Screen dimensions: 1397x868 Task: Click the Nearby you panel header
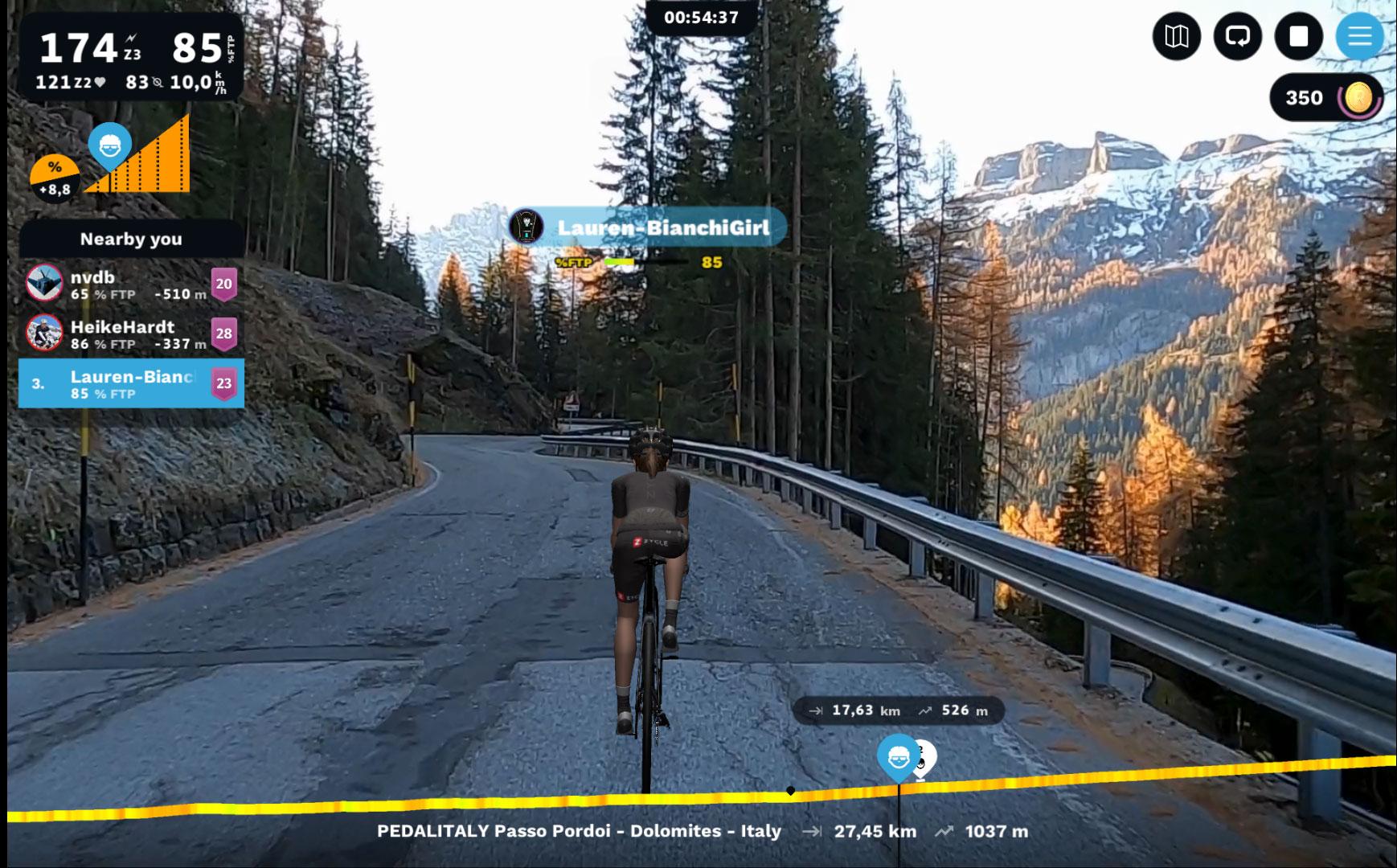[x=131, y=239]
